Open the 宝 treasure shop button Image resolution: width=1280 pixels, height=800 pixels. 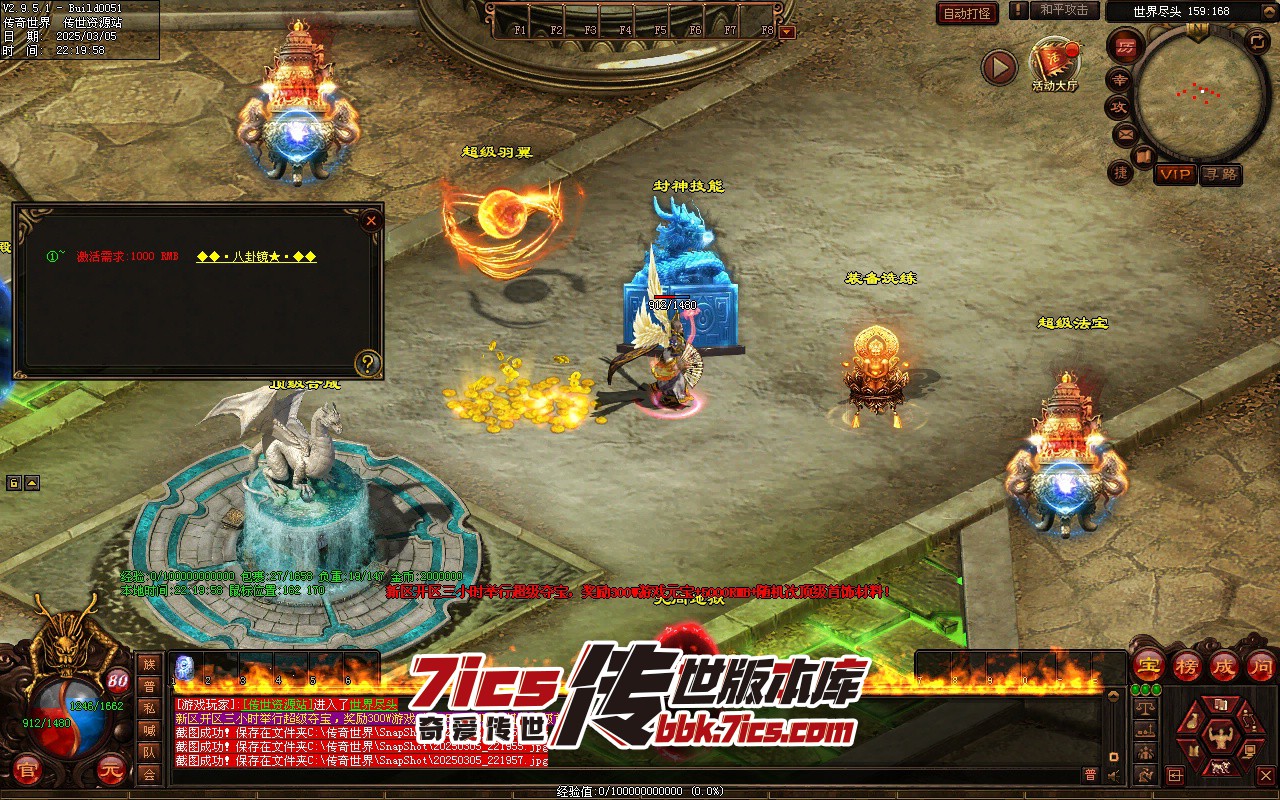(x=1148, y=665)
